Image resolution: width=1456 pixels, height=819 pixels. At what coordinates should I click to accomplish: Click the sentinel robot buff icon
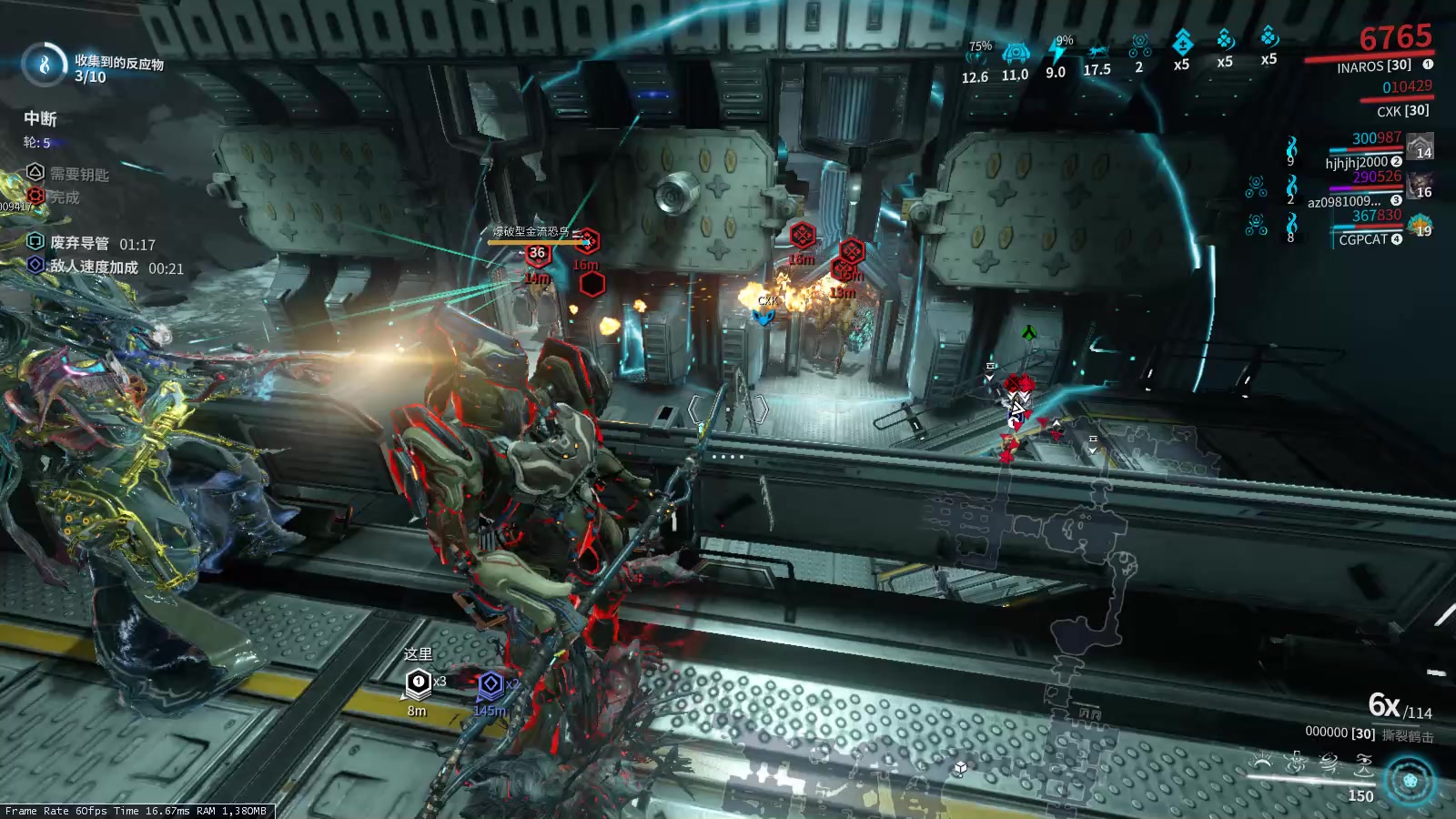click(x=1016, y=52)
